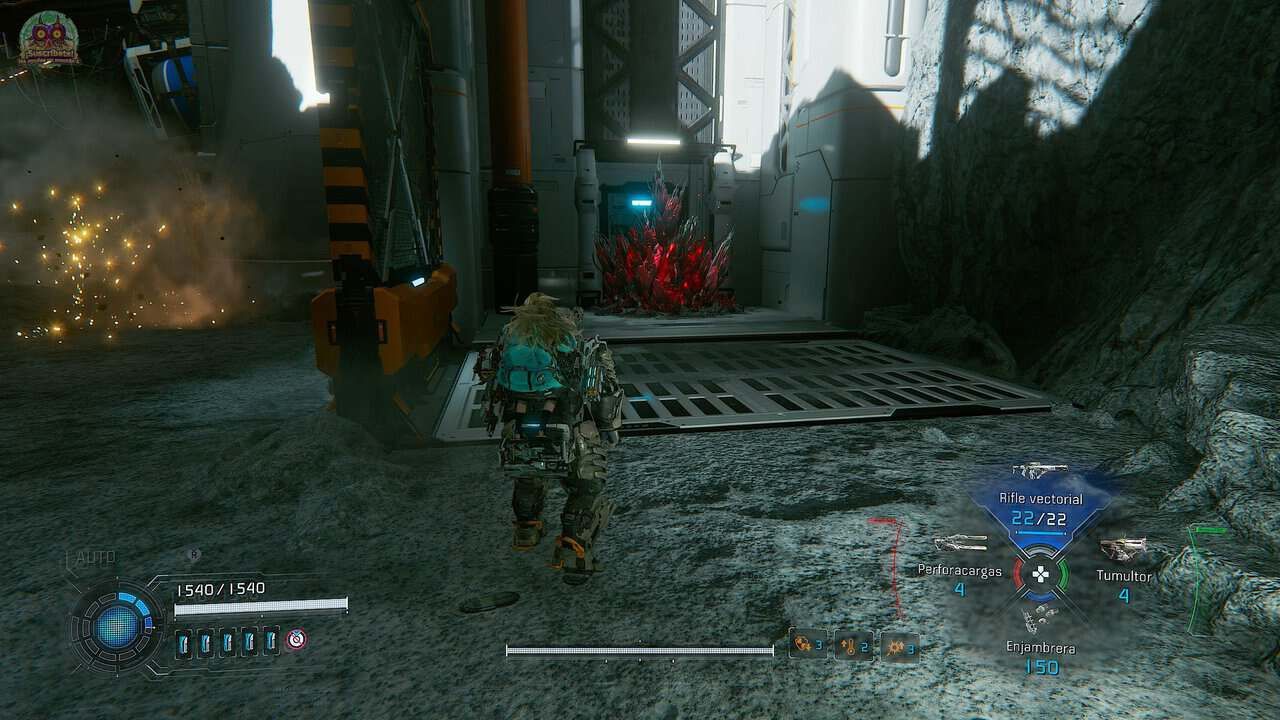The image size is (1280, 720).
Task: Click the red crossed-out status icon
Action: (296, 640)
